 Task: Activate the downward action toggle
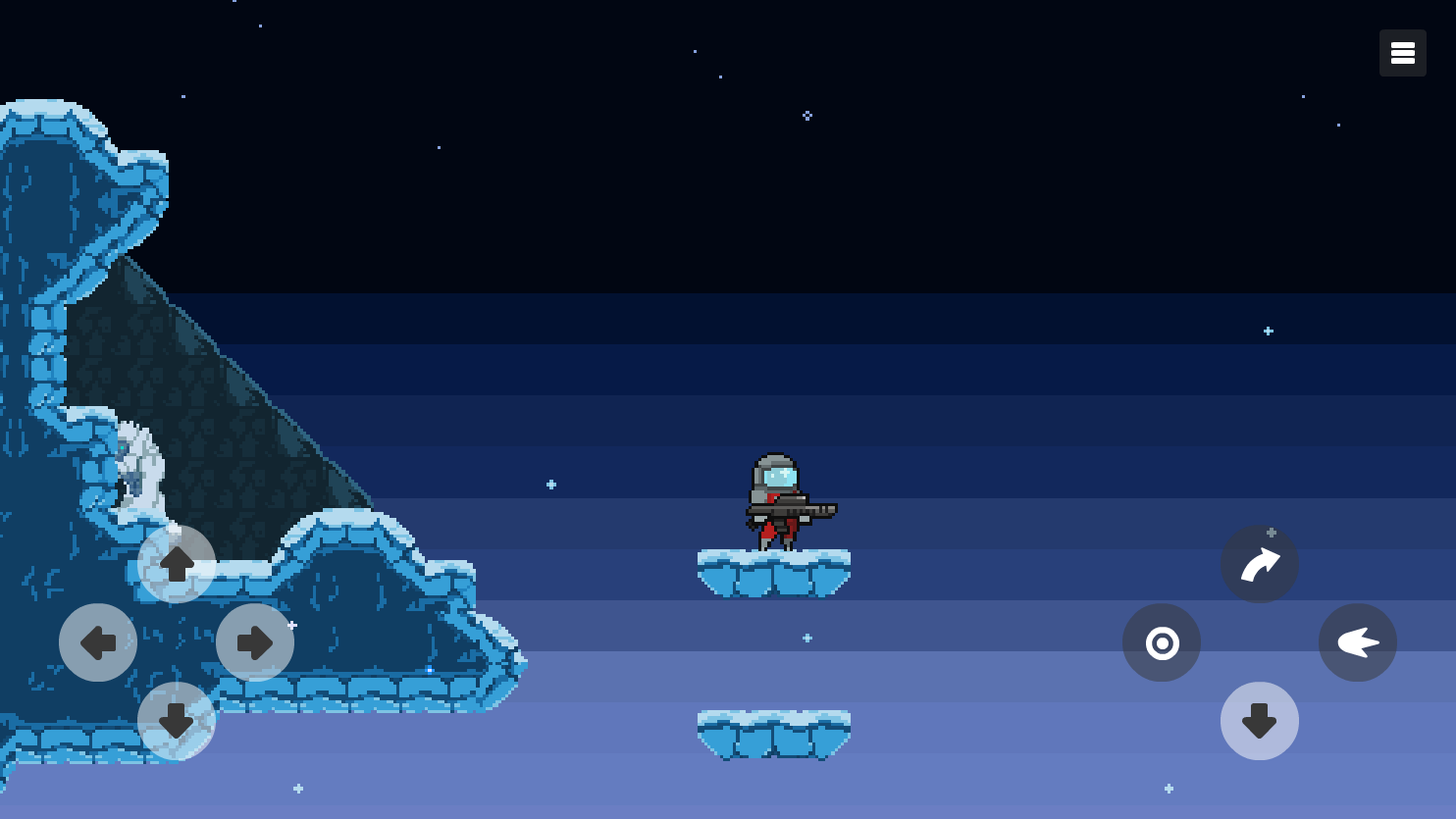[x=1260, y=721]
